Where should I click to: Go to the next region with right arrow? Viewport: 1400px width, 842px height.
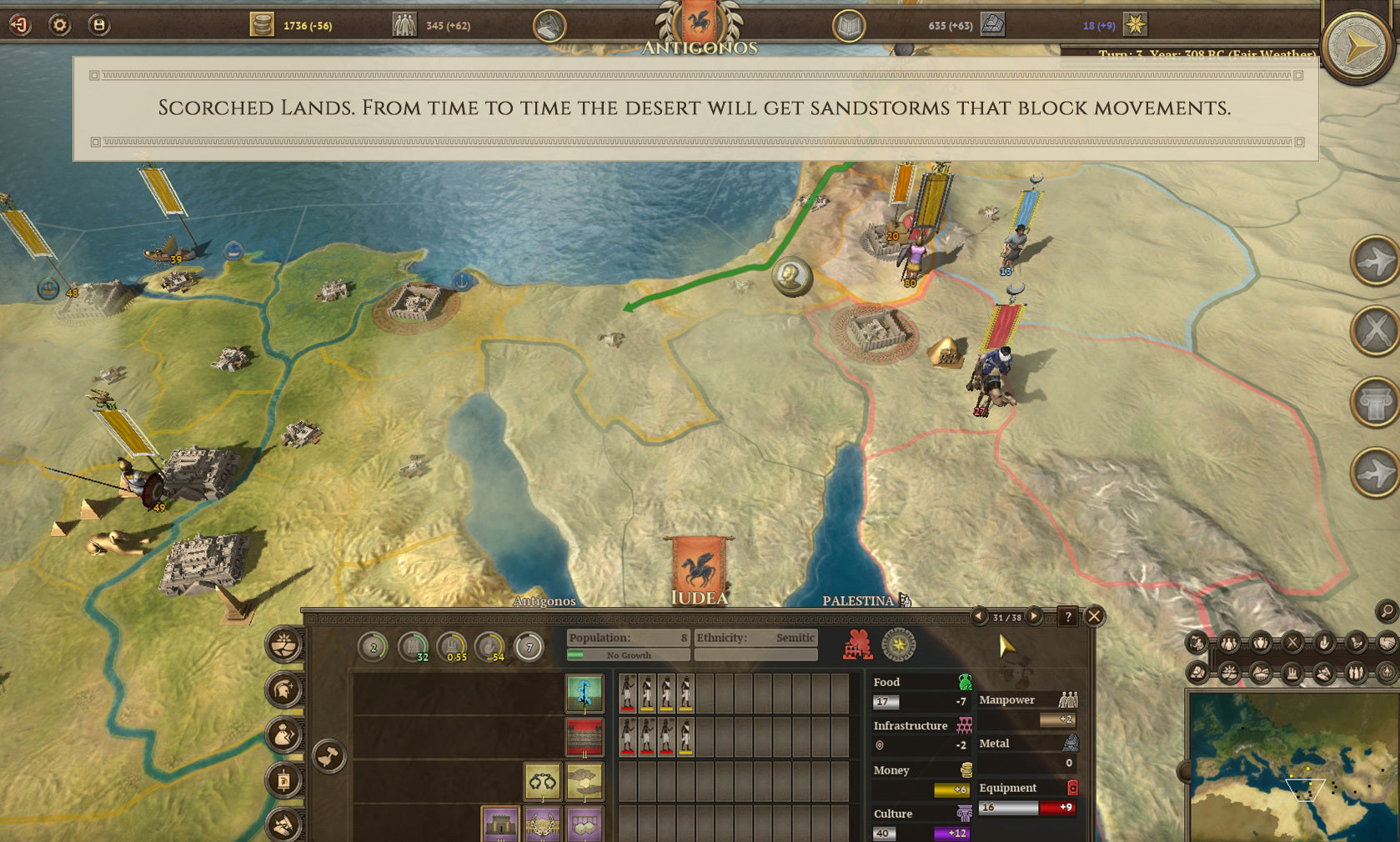click(x=1034, y=616)
